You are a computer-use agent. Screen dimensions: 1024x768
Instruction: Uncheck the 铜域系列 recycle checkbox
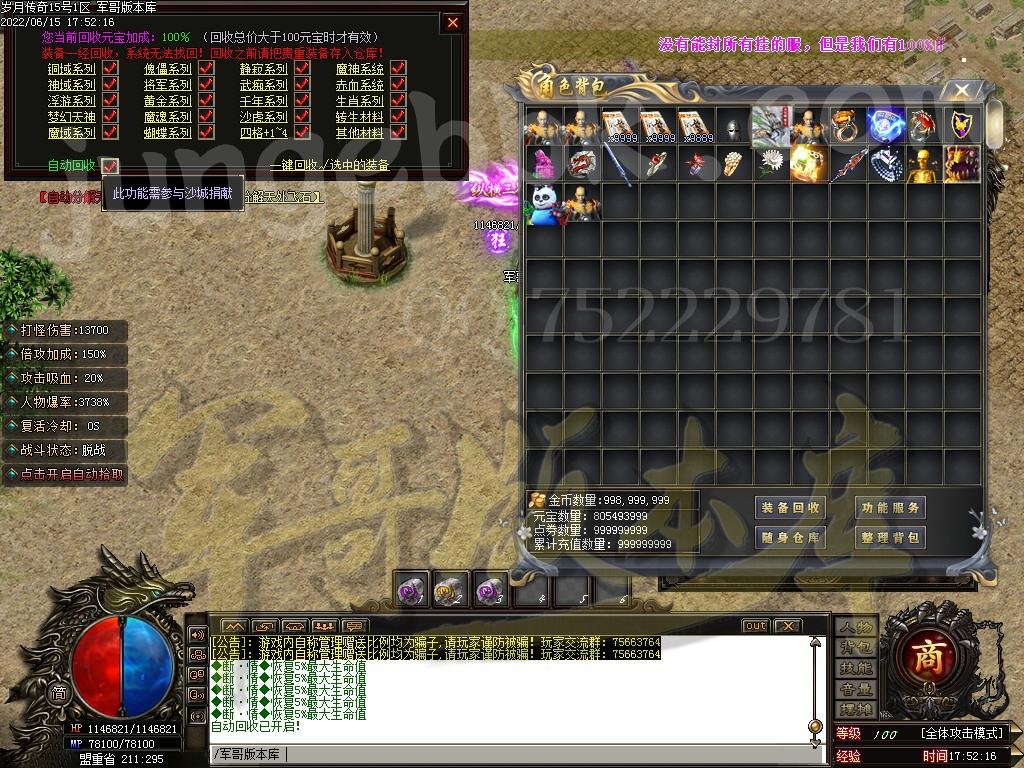pos(110,69)
